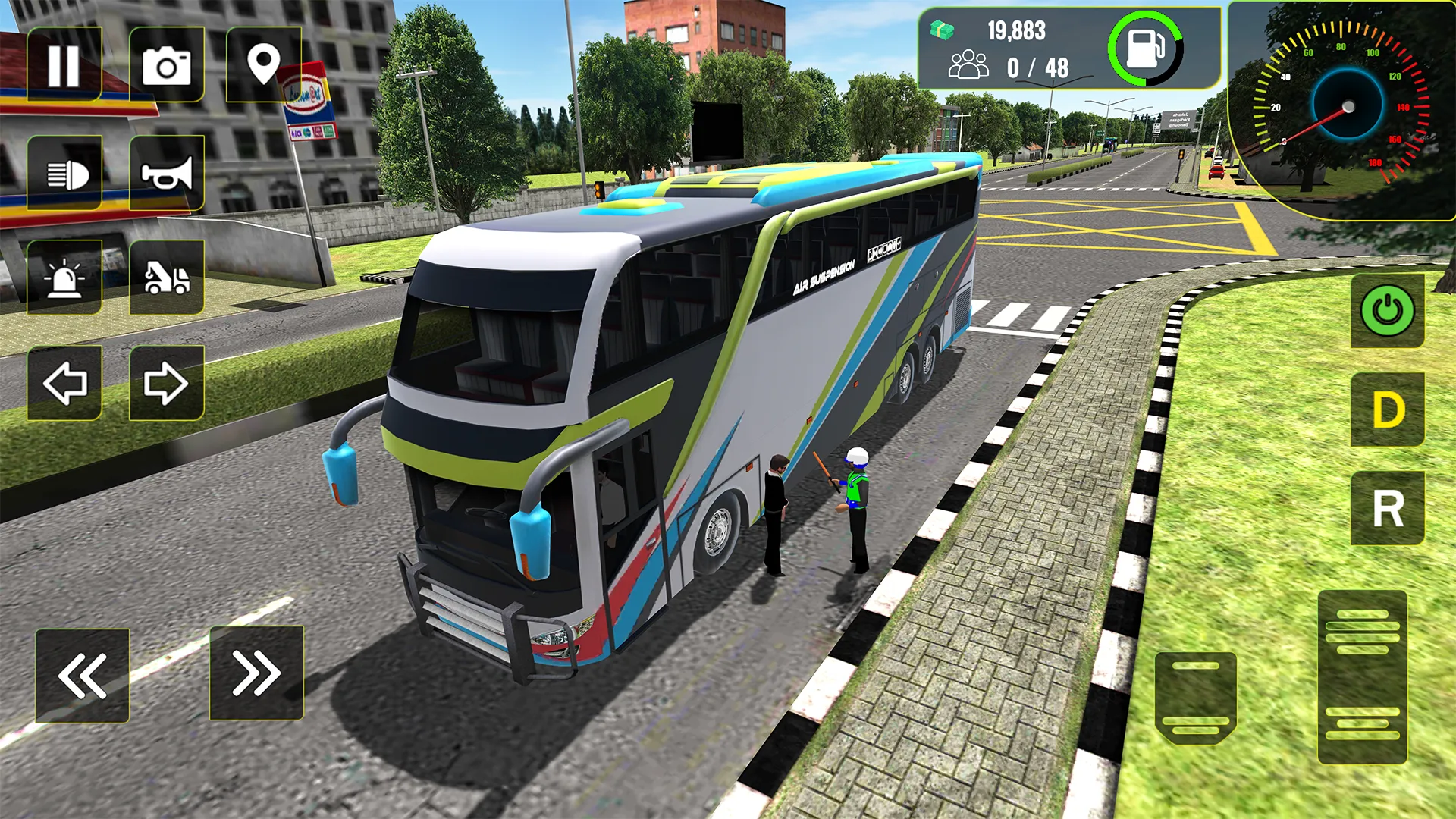The image size is (1456, 819).
Task: Open the map with the location pin icon
Action: click(x=265, y=64)
